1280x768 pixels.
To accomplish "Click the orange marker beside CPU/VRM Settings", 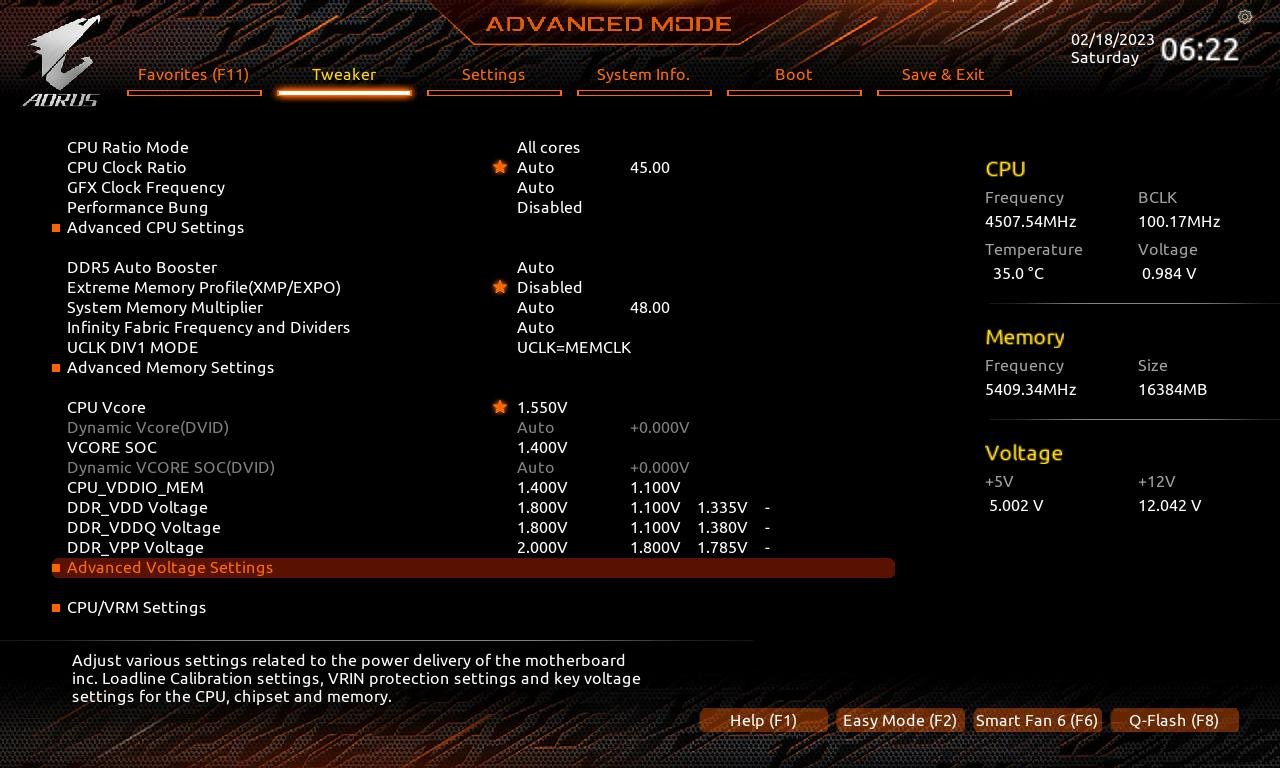I will pyautogui.click(x=56, y=608).
